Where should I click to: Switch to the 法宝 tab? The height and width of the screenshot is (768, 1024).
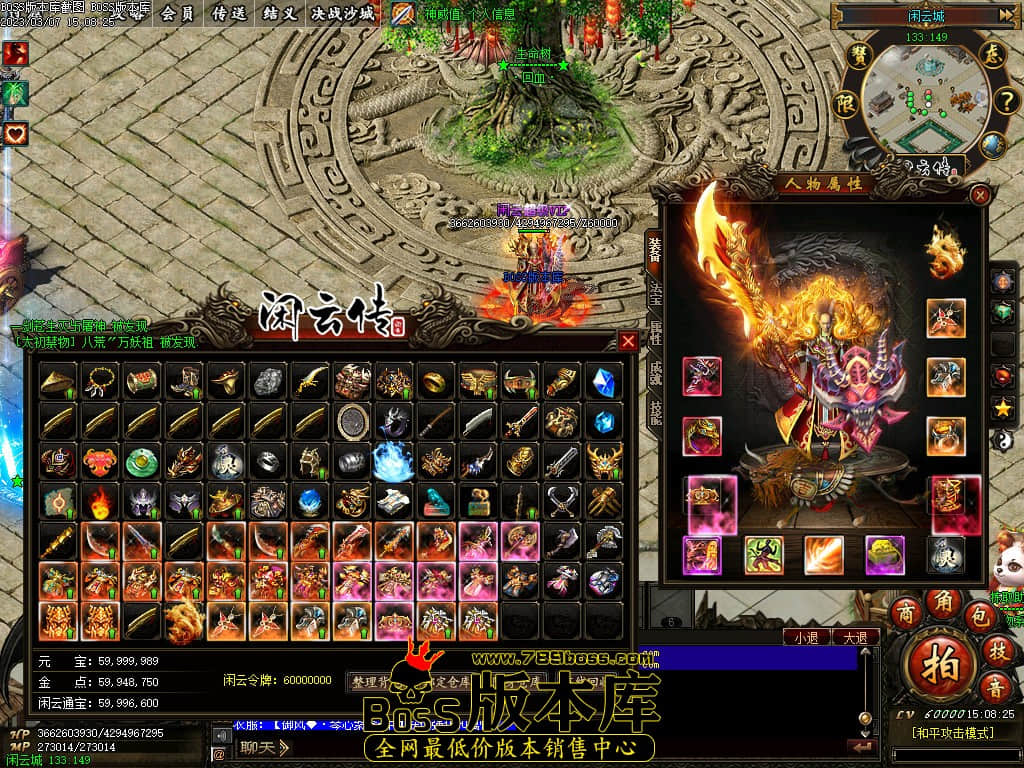coord(656,290)
